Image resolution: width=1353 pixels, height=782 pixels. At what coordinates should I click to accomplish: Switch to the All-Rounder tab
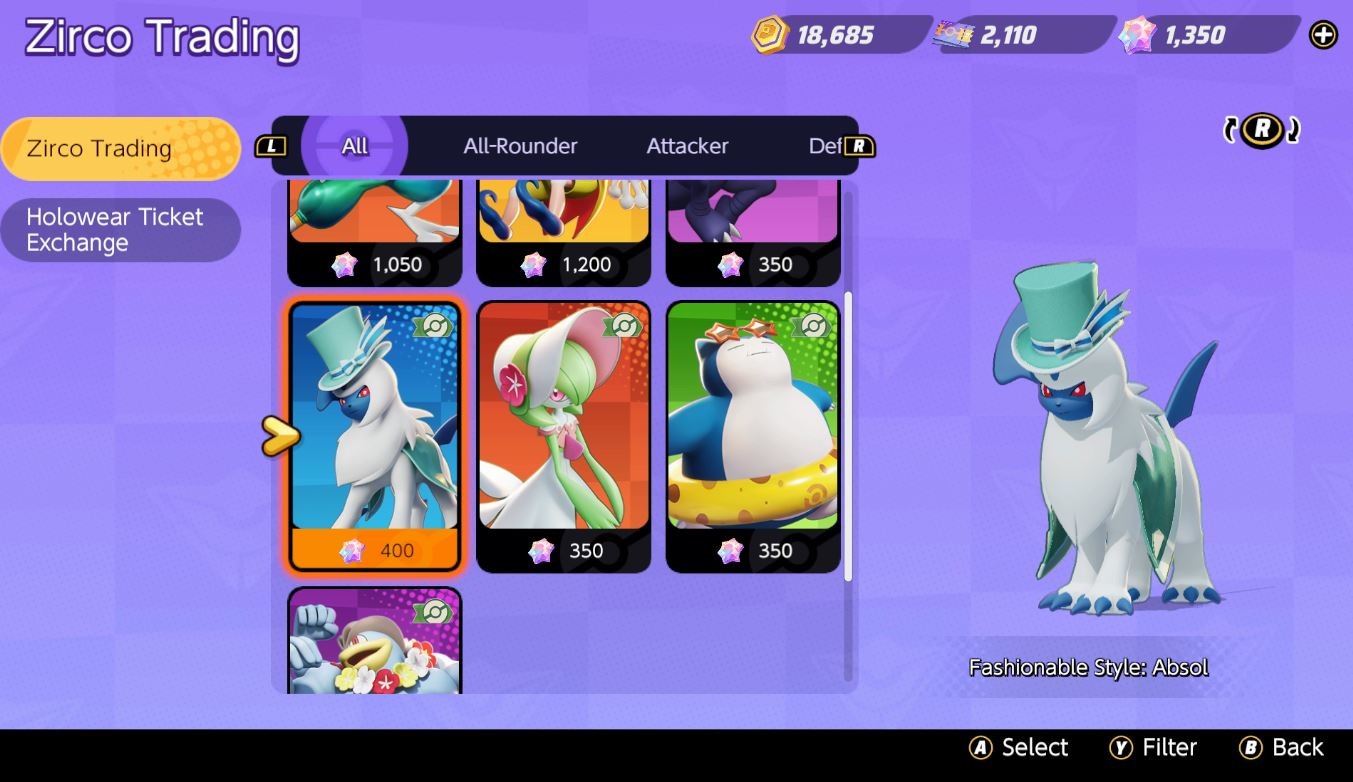(519, 145)
